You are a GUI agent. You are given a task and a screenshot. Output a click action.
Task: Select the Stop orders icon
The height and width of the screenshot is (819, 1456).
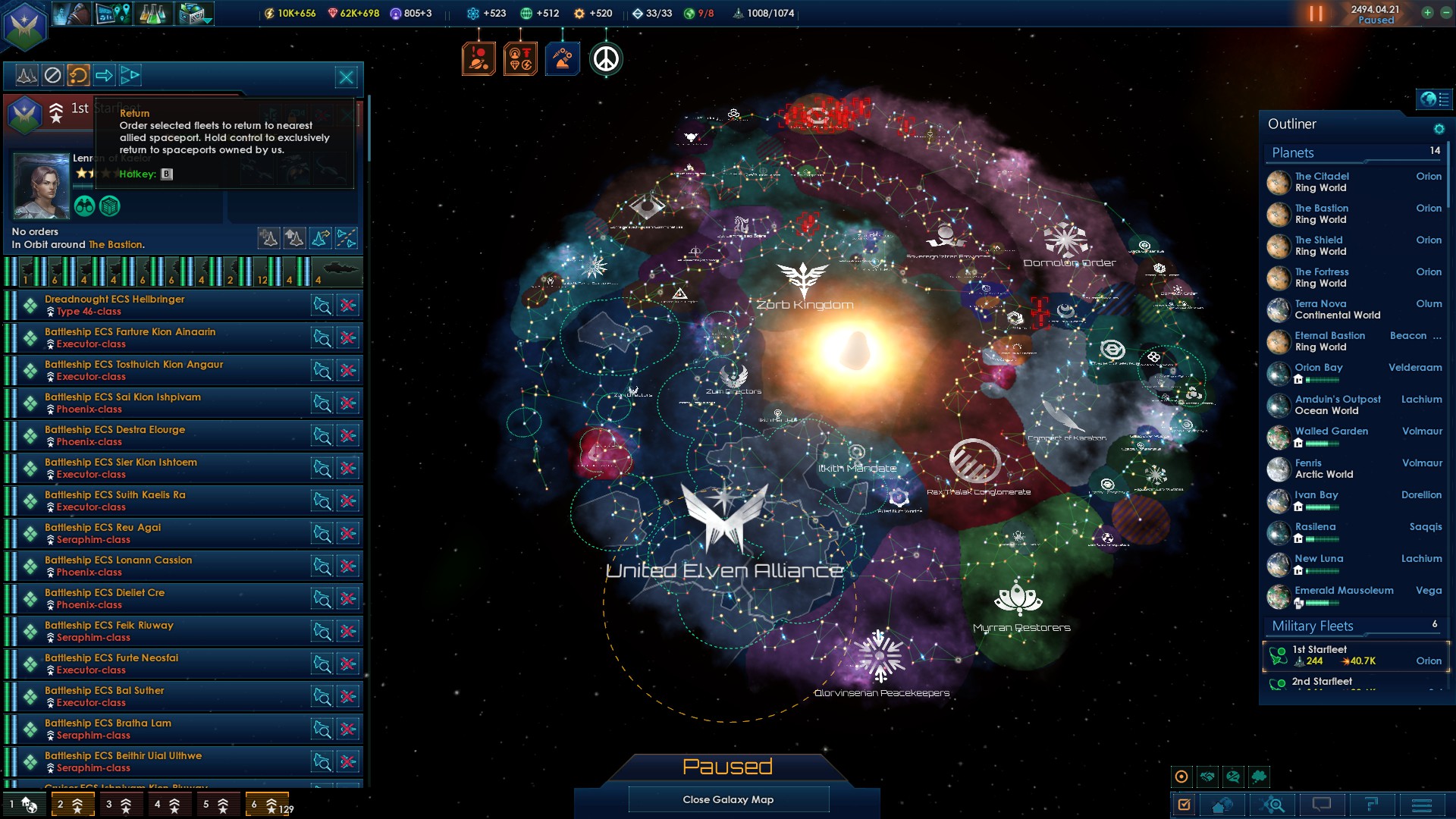[52, 75]
